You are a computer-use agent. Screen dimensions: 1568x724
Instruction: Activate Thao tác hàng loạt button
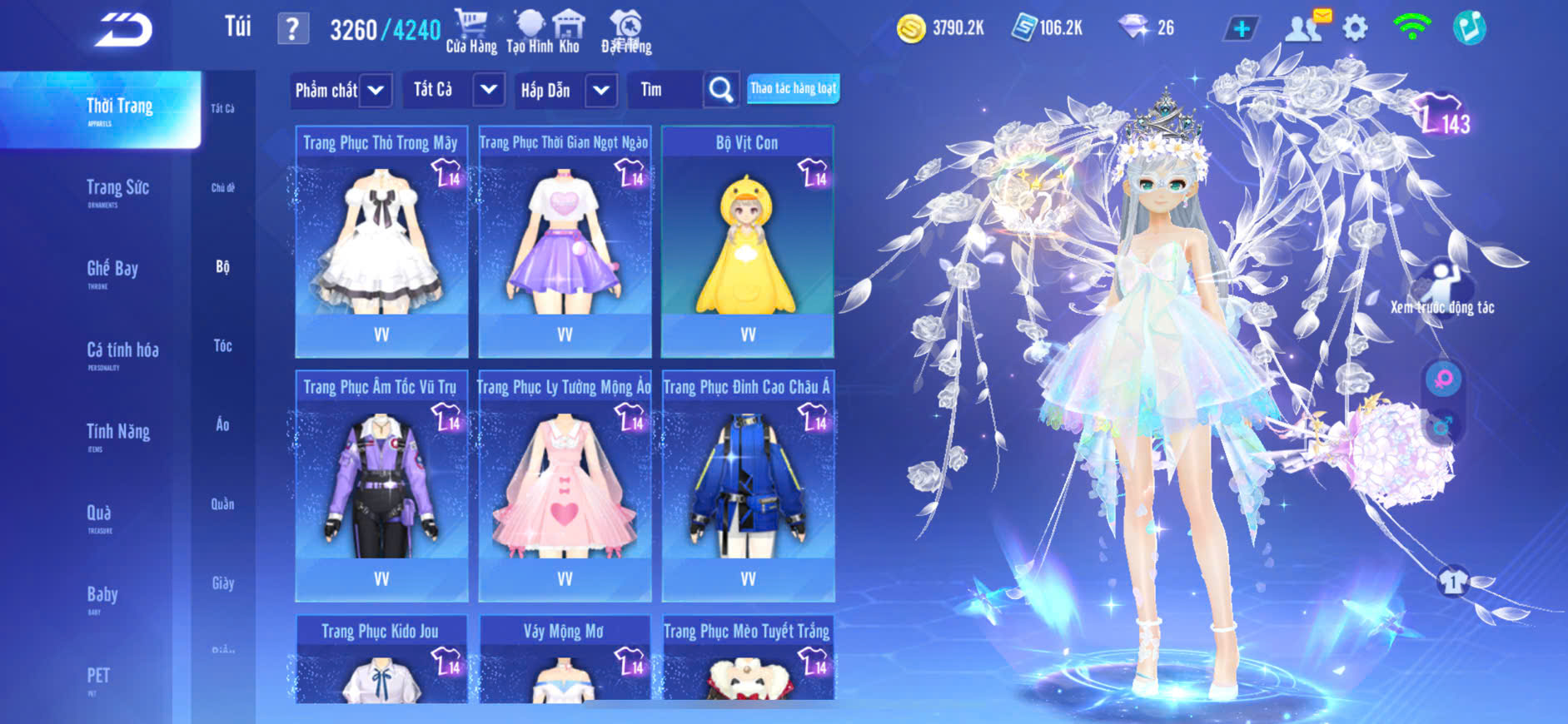tap(793, 88)
